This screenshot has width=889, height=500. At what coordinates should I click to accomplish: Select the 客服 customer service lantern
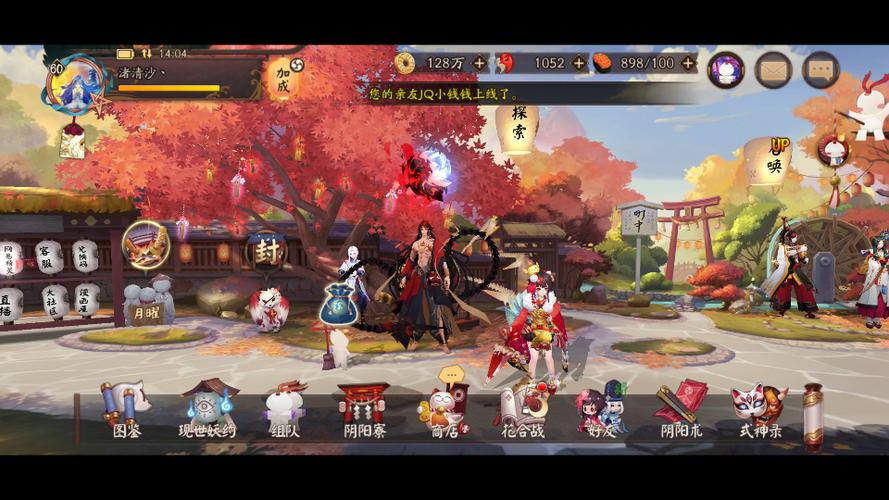pyautogui.click(x=49, y=256)
